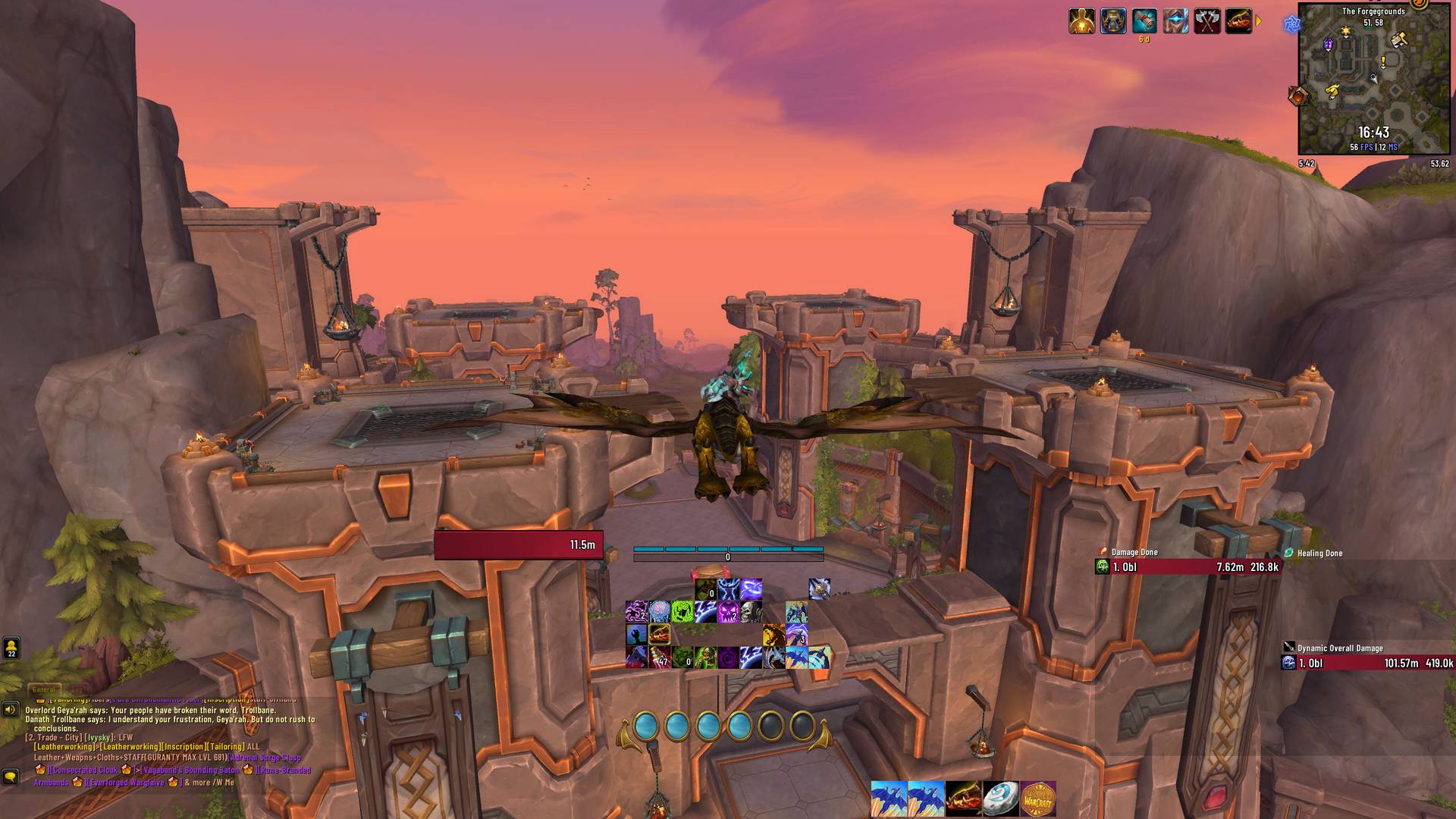Screen dimensions: 1456x819
Task: Click the hourglass trophy buff with 6d remaining
Action: point(1113,20)
